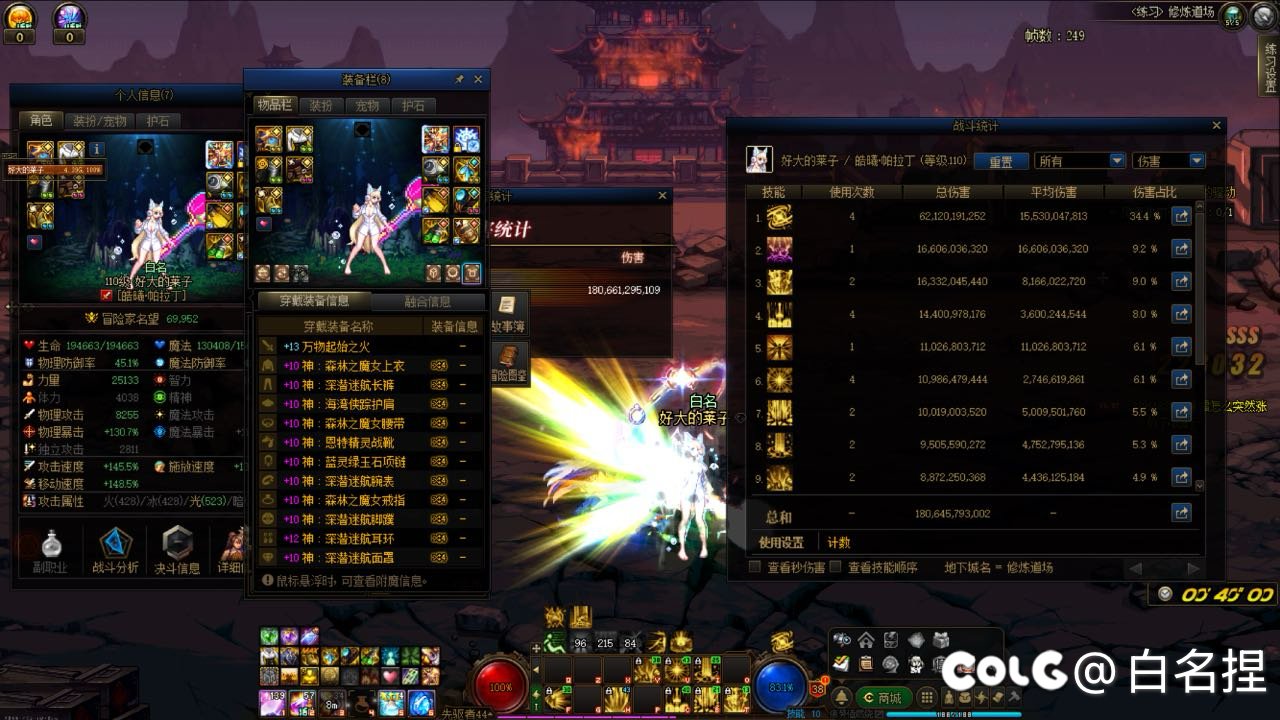Screen dimensions: 1280x720
Task: Select the 装扮/宠物 tab in 个人信息
Action: (x=100, y=121)
